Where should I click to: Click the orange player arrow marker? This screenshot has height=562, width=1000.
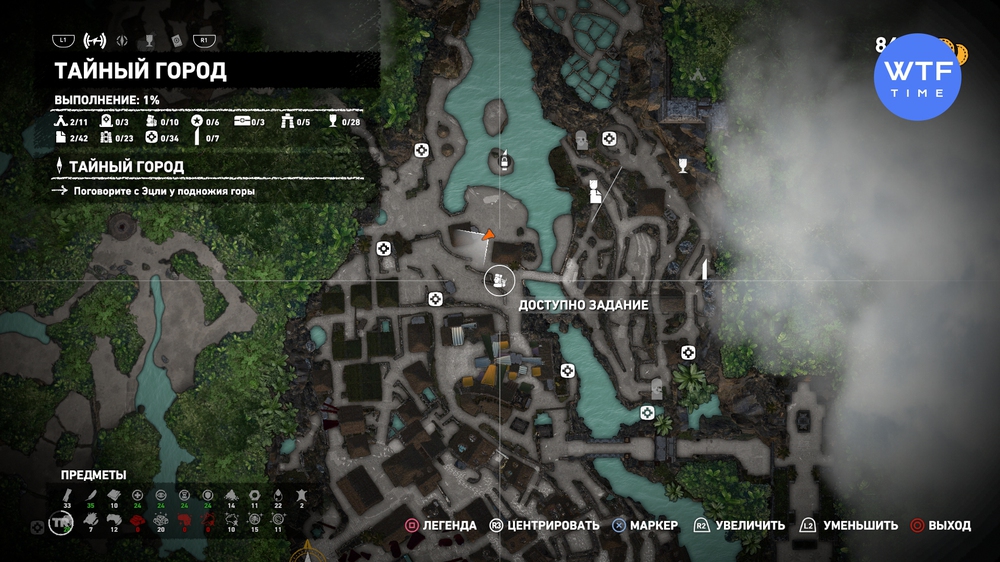(x=488, y=235)
